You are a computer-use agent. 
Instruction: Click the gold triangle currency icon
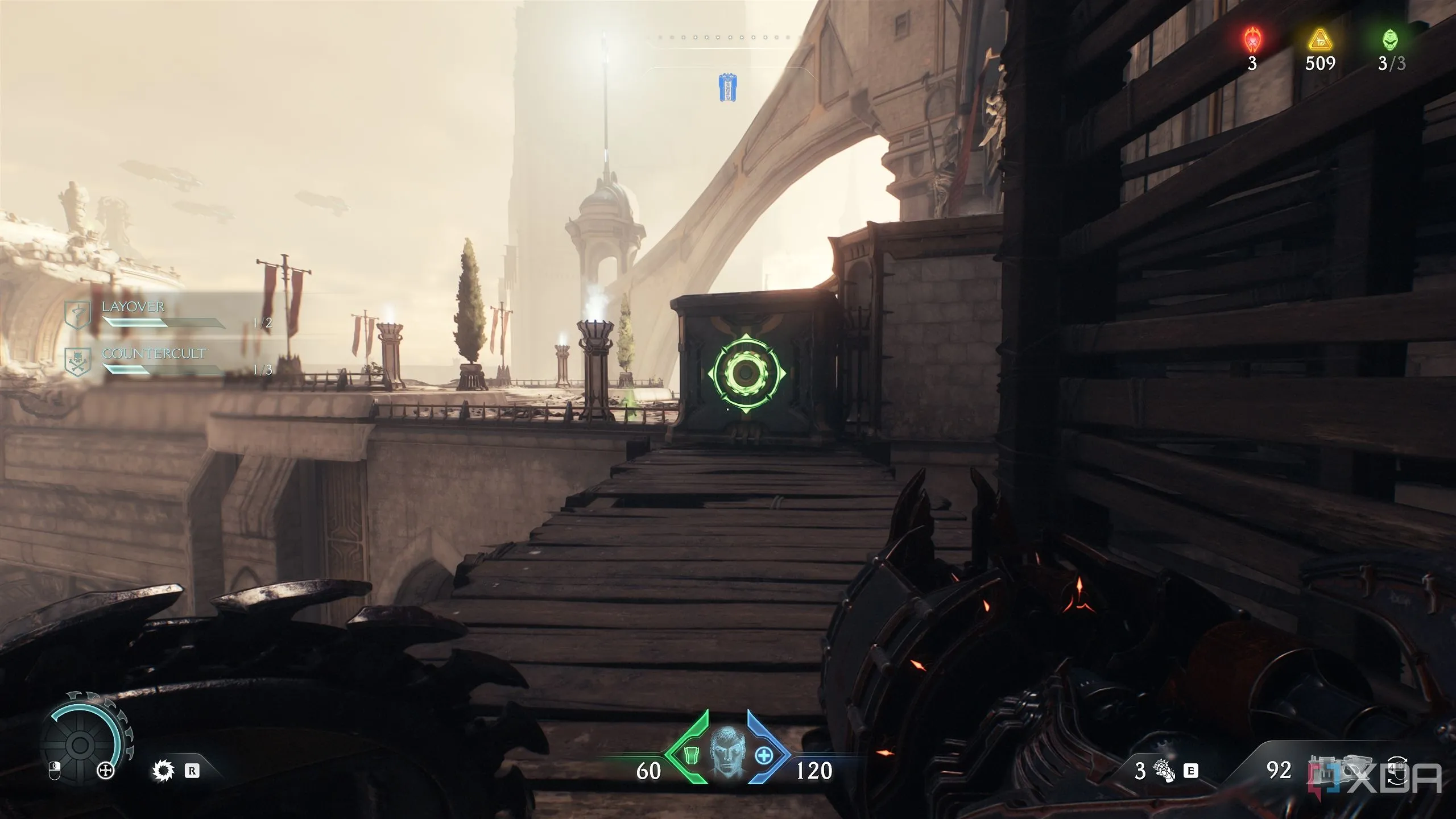(x=1319, y=41)
